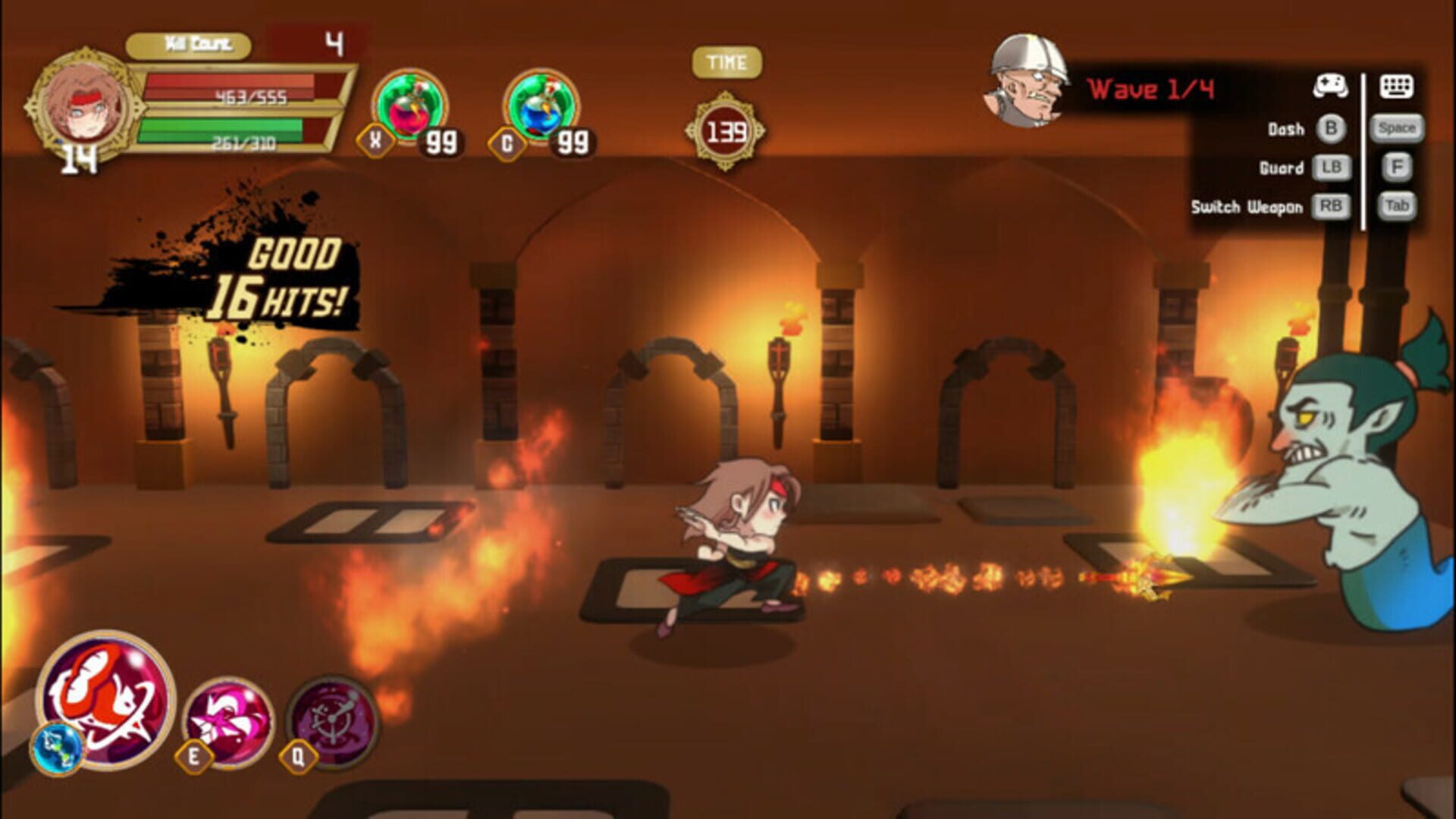Toggle the Guard LB binding
This screenshot has height=819, width=1456.
[1332, 168]
